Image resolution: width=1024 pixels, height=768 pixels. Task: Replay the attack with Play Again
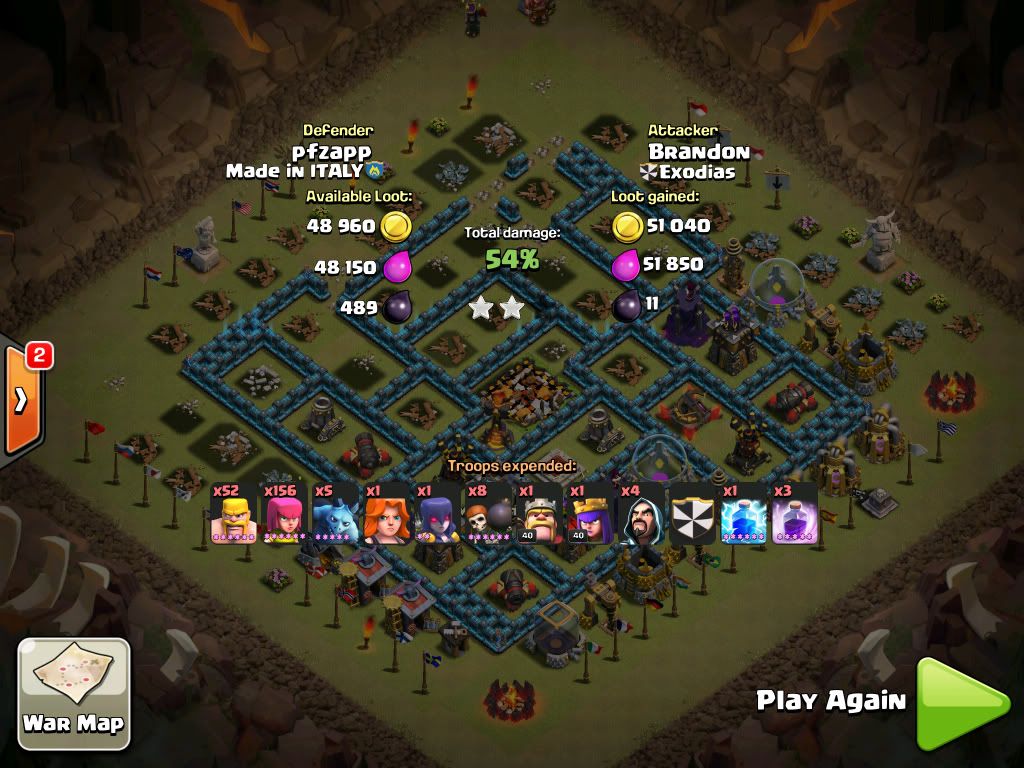pyautogui.click(x=962, y=702)
